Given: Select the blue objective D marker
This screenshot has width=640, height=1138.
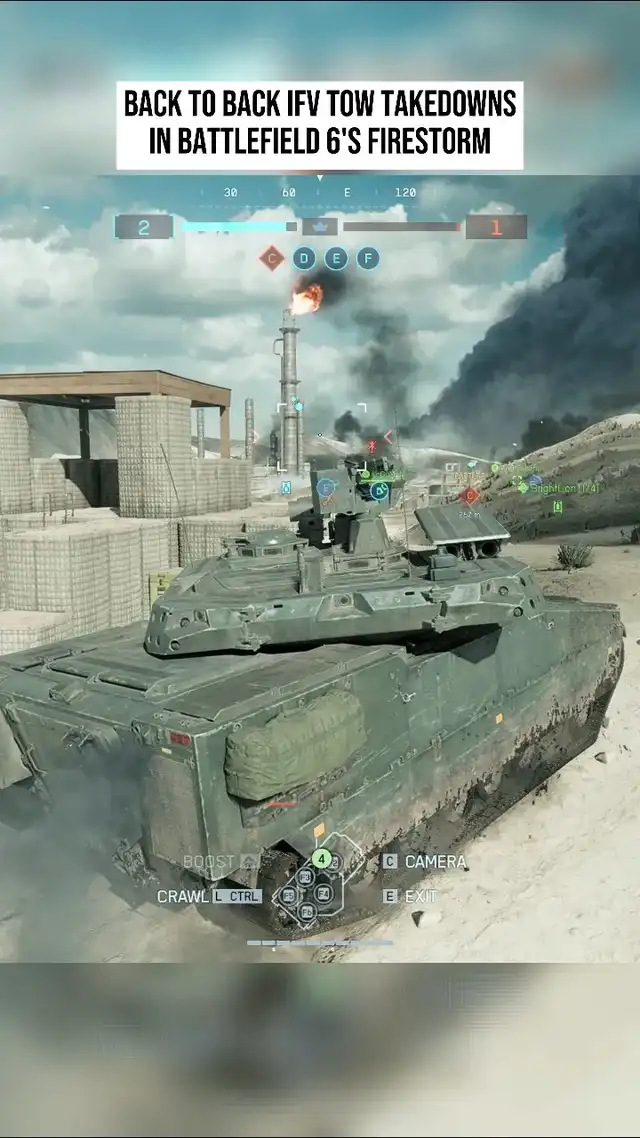Looking at the screenshot, I should 304,259.
